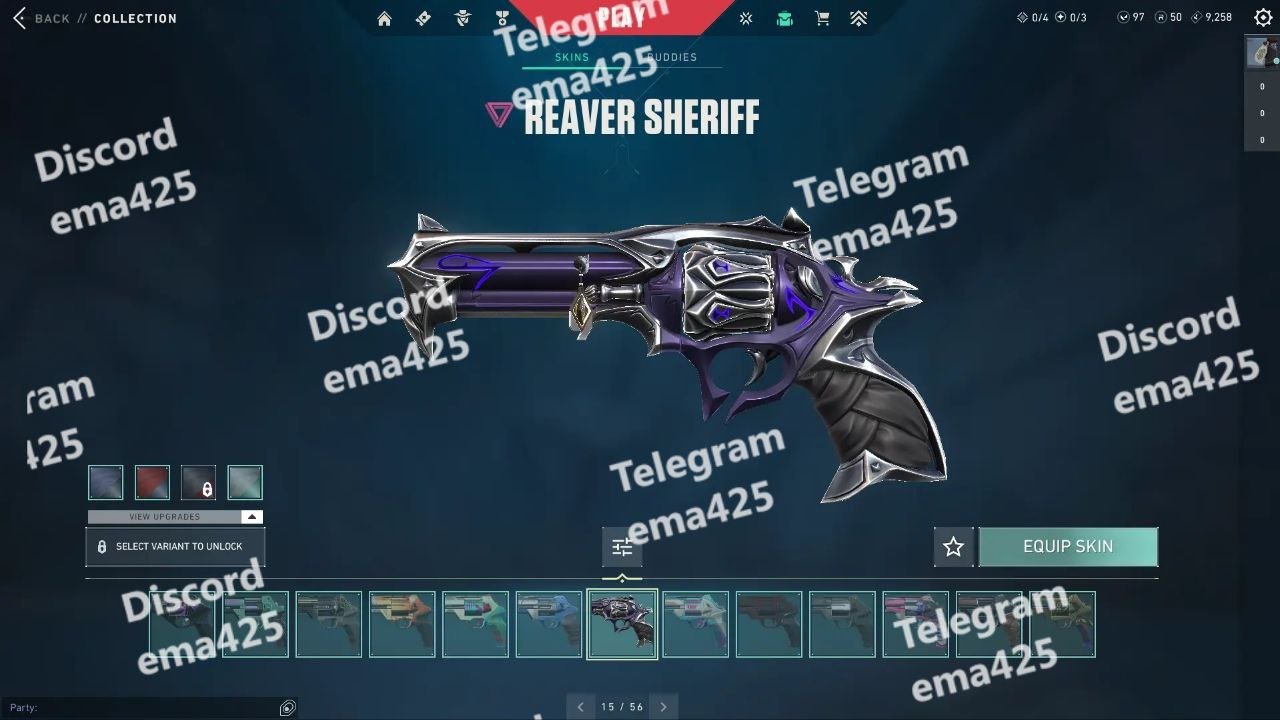Equip the Reaver Sheriff skin
The image size is (1280, 720).
point(1068,547)
